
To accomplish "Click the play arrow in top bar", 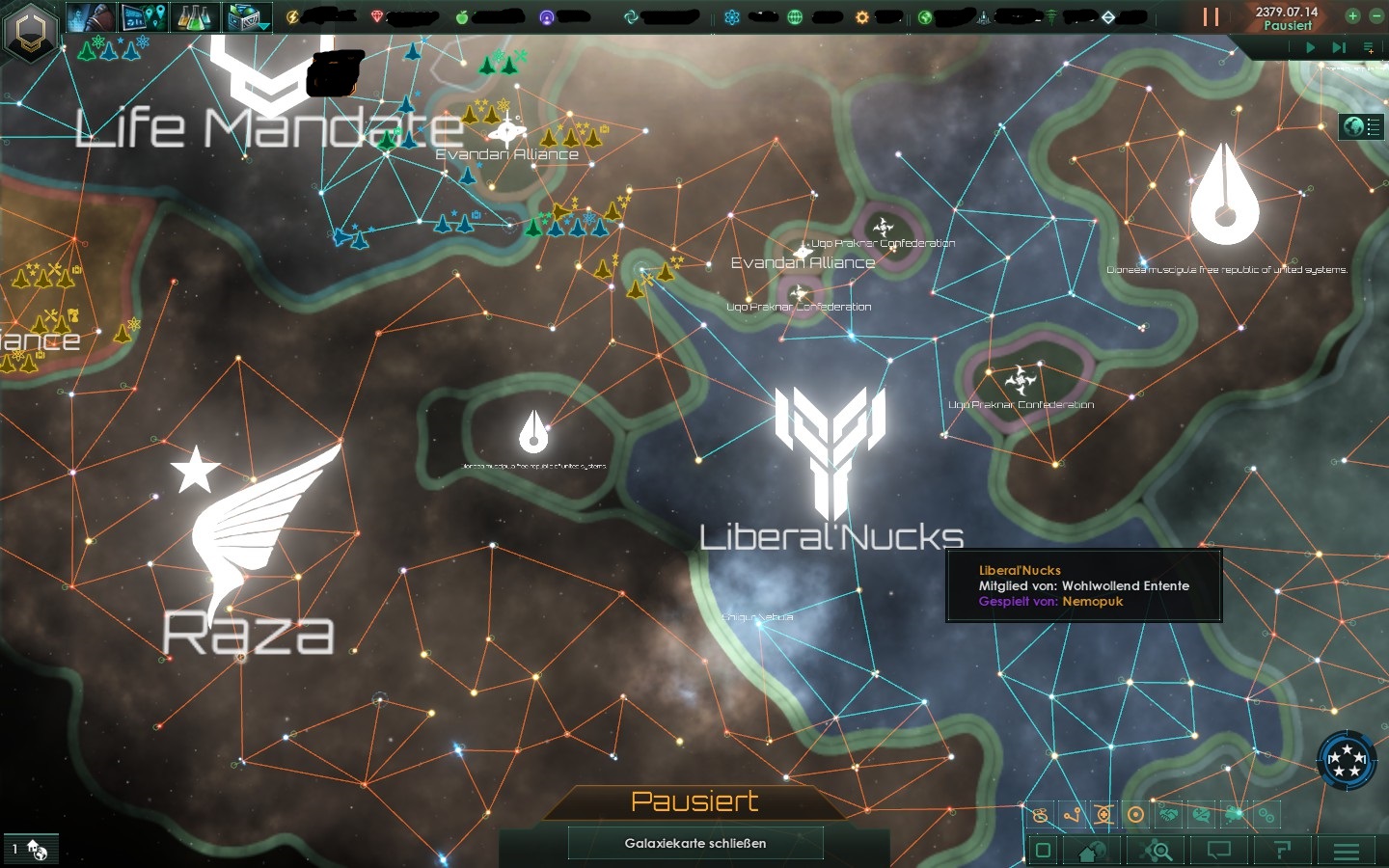I will (1310, 46).
